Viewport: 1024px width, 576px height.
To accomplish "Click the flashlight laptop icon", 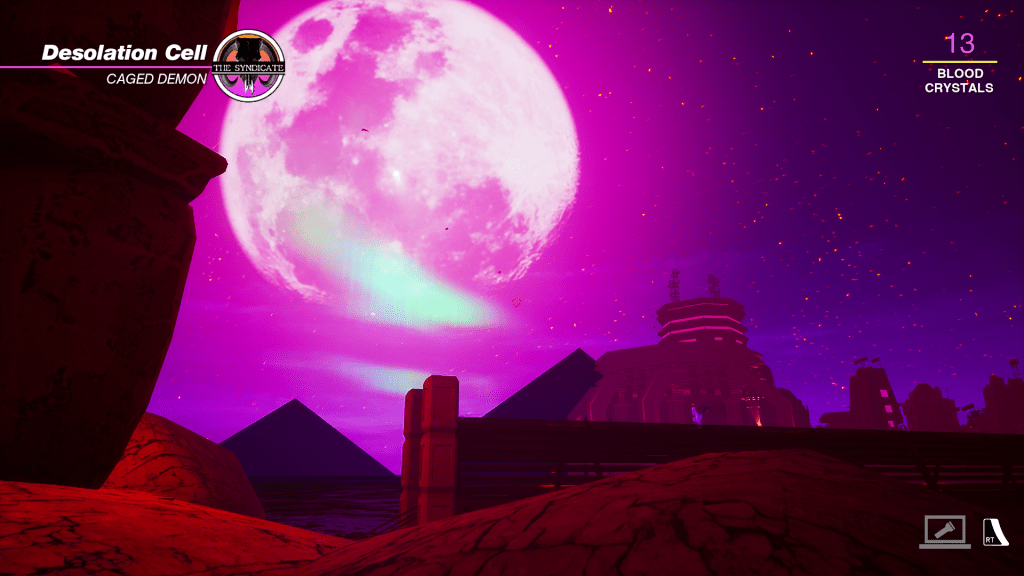I will [x=944, y=531].
